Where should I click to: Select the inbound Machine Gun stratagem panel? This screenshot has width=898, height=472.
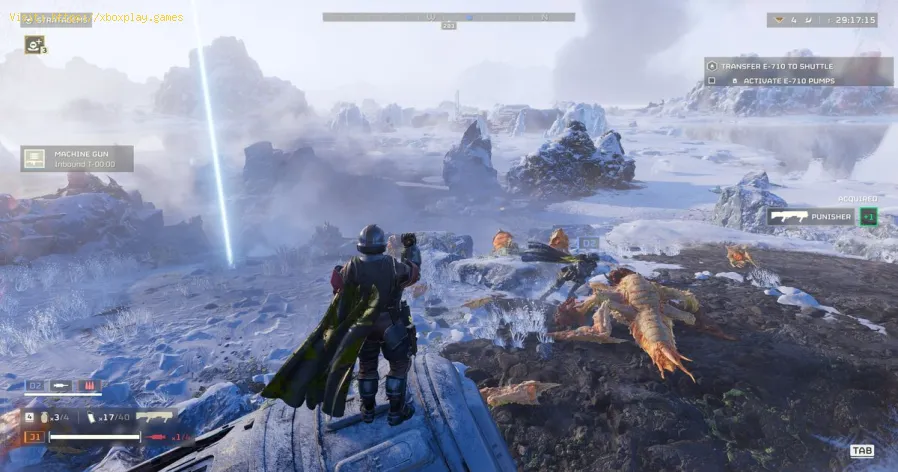pos(77,158)
